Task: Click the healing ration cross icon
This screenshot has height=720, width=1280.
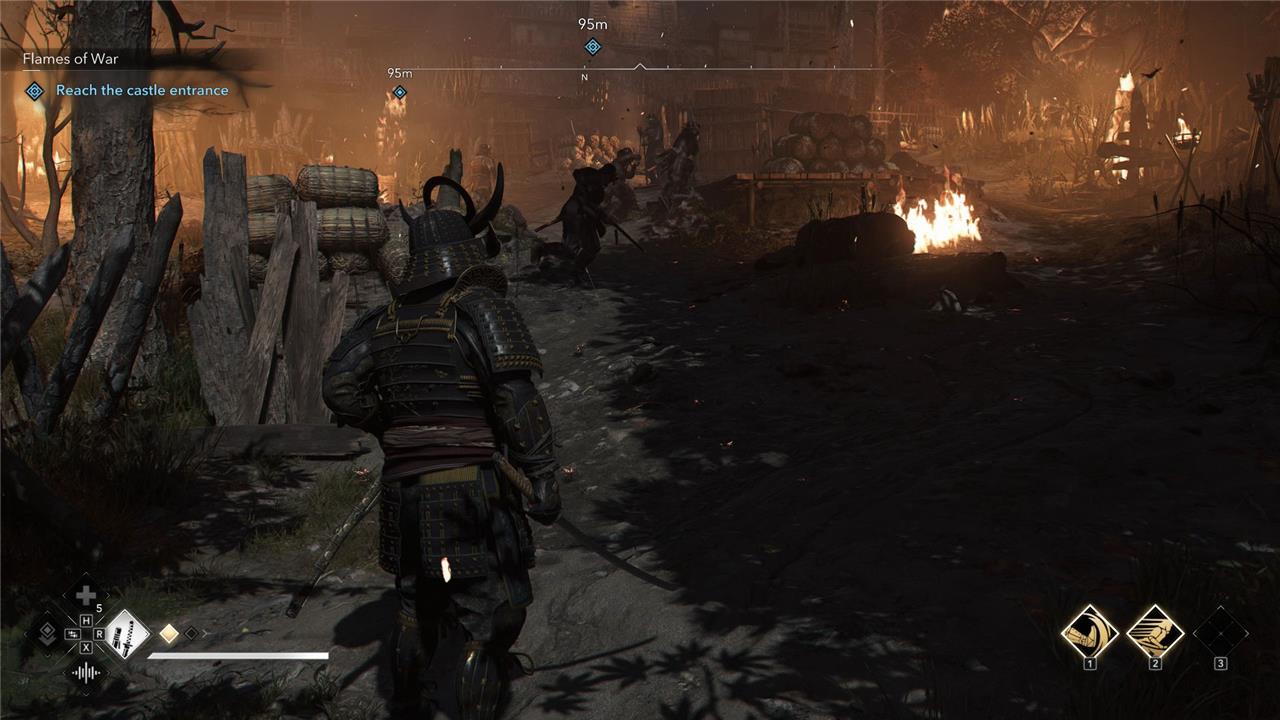Action: pos(86,595)
